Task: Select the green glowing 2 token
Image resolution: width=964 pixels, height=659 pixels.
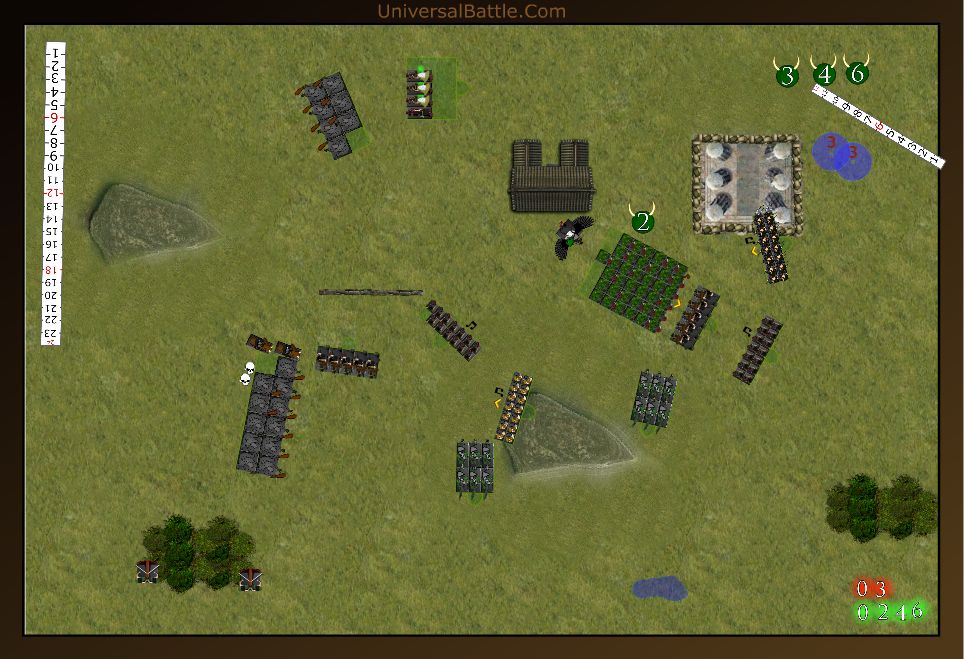Action: [x=882, y=612]
